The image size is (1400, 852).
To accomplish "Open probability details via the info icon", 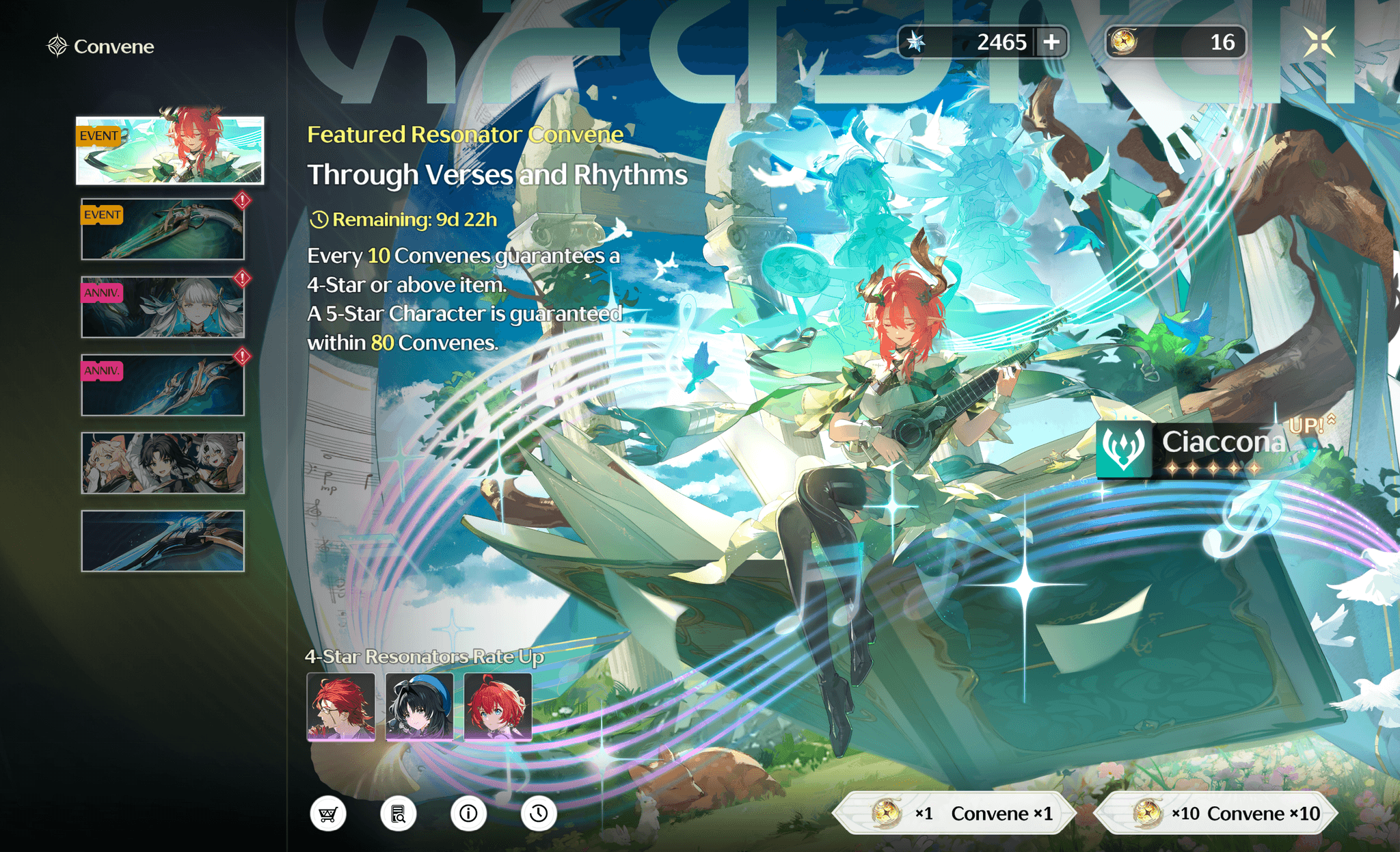I will (468, 814).
